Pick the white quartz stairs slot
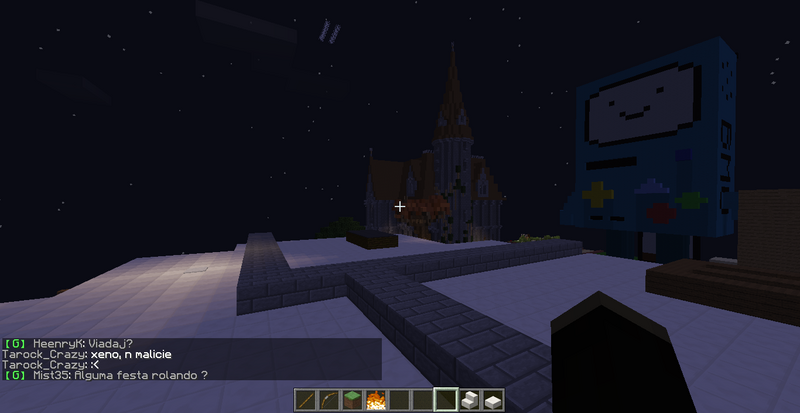The image size is (800, 413). [468, 400]
